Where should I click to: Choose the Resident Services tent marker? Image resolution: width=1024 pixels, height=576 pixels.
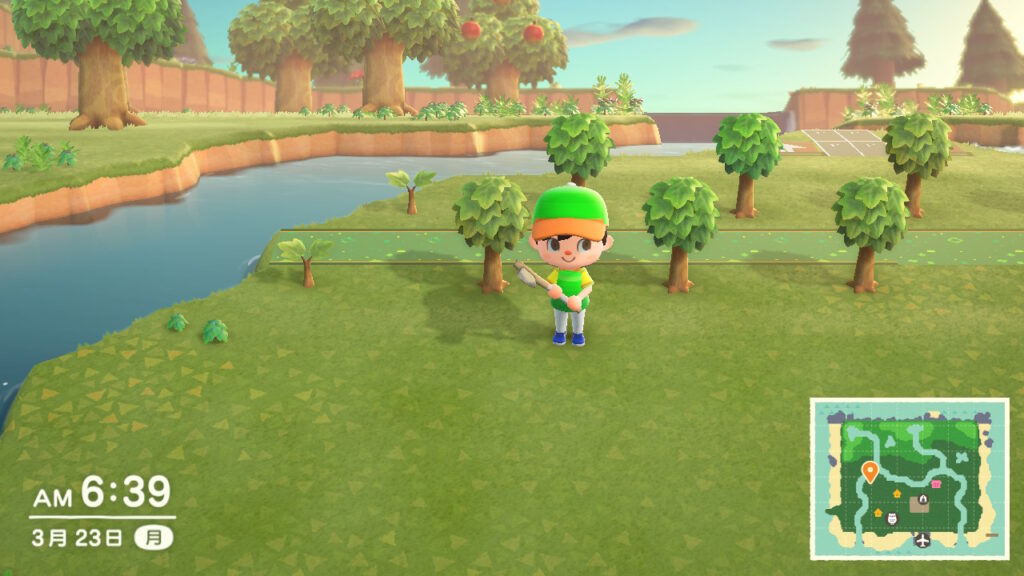(x=923, y=499)
